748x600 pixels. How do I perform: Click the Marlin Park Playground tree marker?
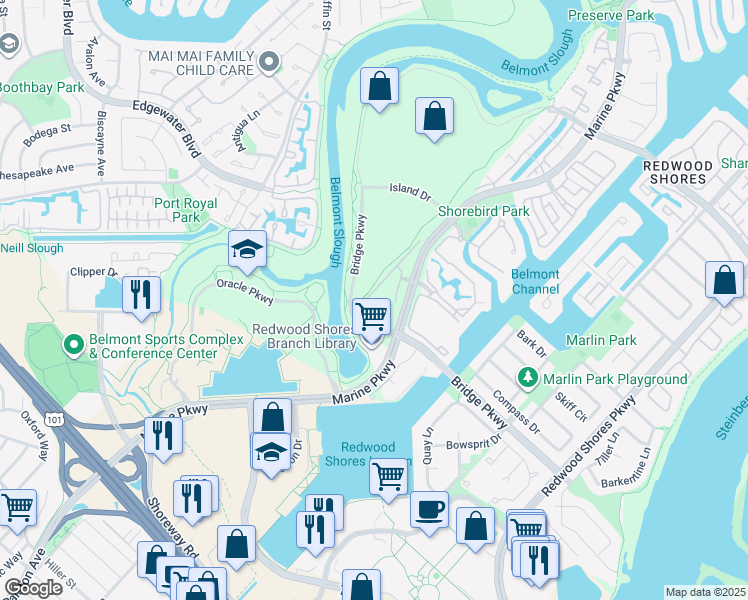point(527,378)
